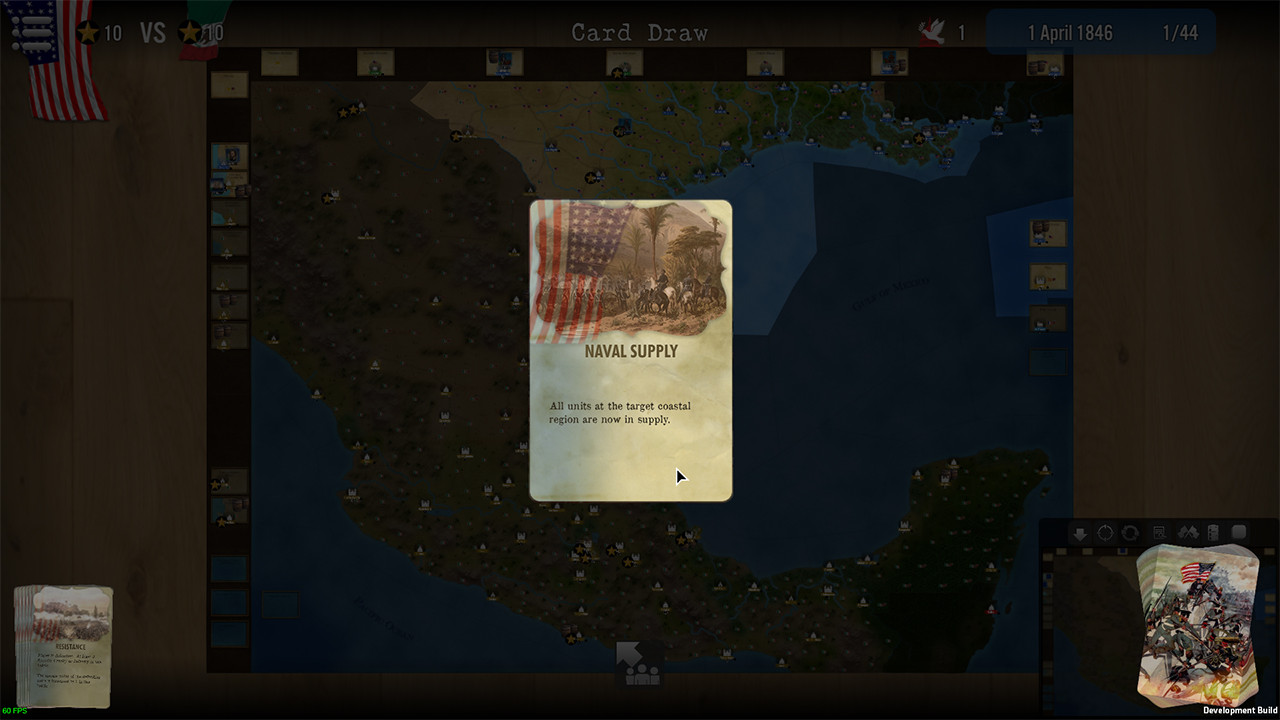1280x720 pixels.
Task: Click the units arrow icon below the map
Action: tap(638, 664)
